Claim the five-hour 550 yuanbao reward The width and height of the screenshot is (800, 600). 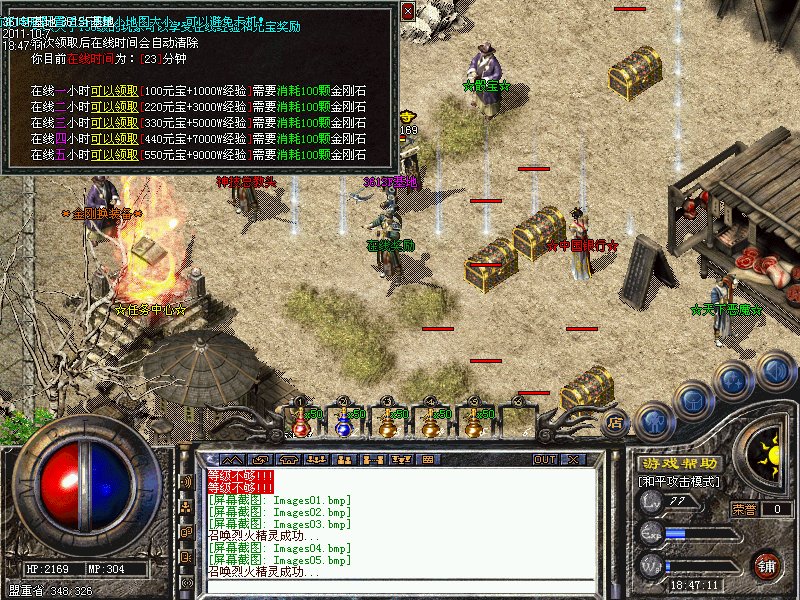tap(115, 155)
